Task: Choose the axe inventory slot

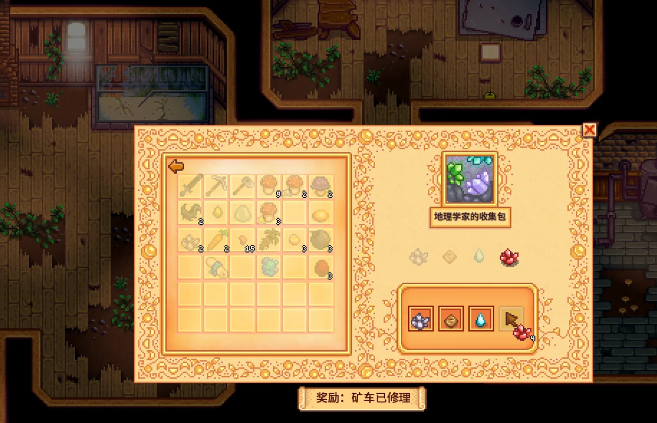Action: pyautogui.click(x=243, y=186)
